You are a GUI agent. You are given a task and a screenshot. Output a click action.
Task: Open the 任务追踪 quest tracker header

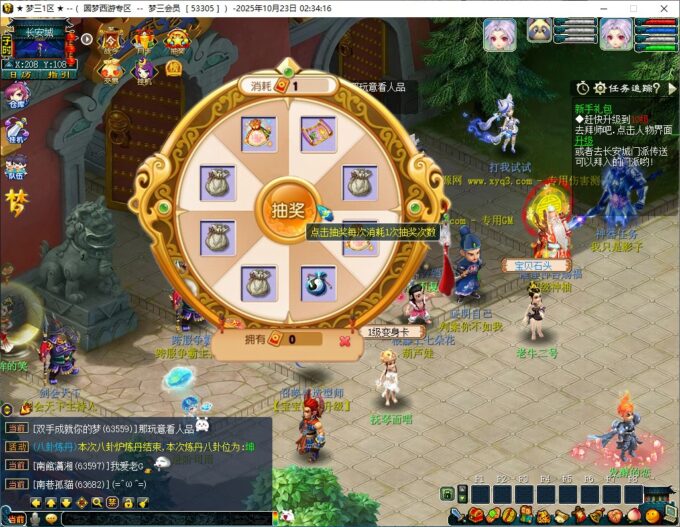pyautogui.click(x=627, y=88)
